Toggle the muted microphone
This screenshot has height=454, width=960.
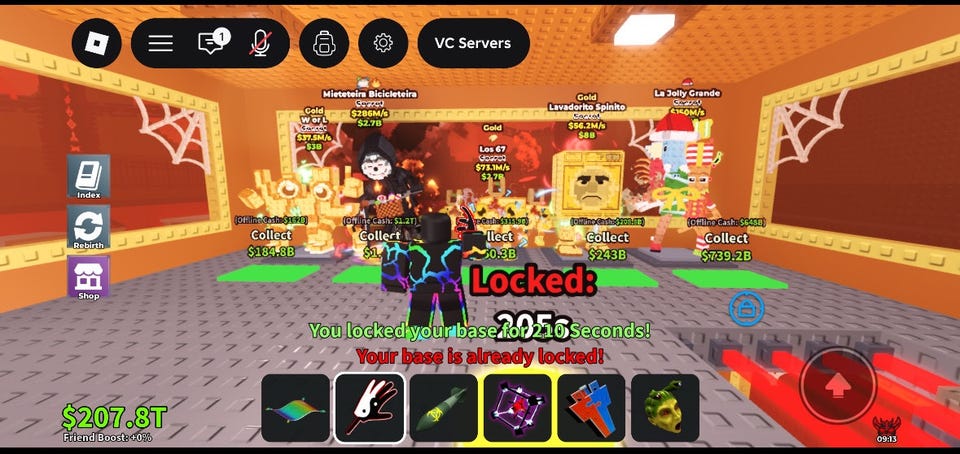pos(260,43)
